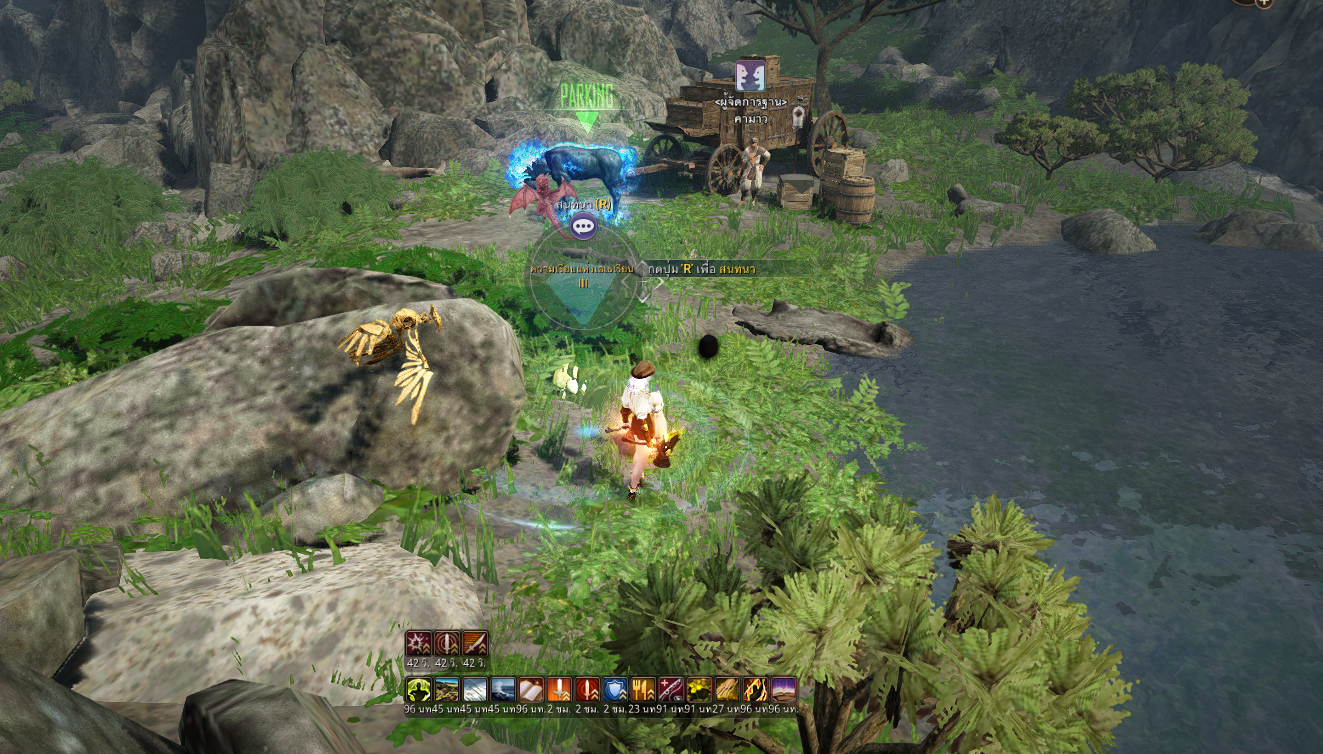
Task: Click the plus button in the top corner
Action: [1264, 3]
